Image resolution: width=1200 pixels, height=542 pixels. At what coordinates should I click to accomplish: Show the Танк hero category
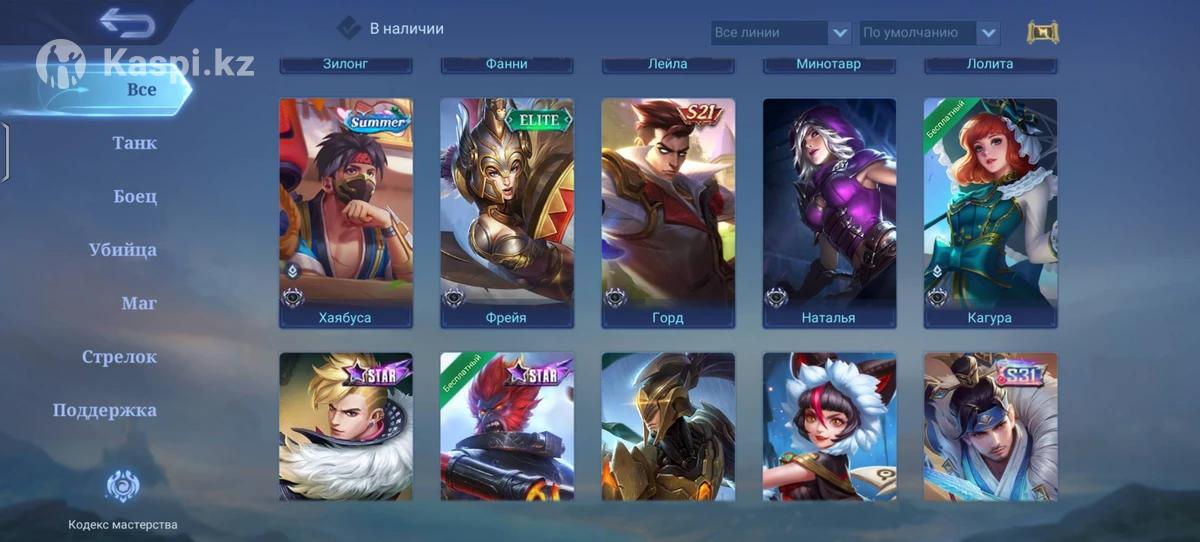[x=134, y=143]
